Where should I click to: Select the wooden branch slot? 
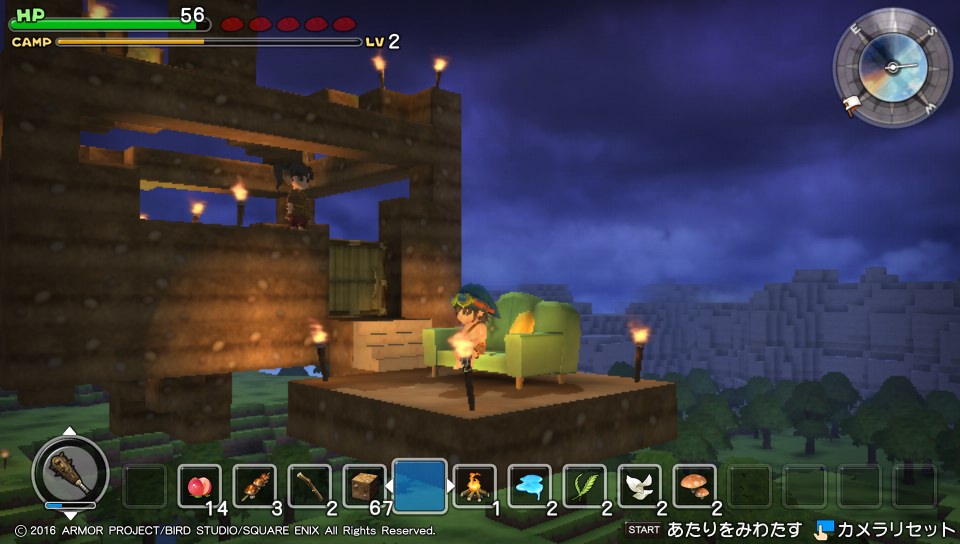[x=309, y=487]
